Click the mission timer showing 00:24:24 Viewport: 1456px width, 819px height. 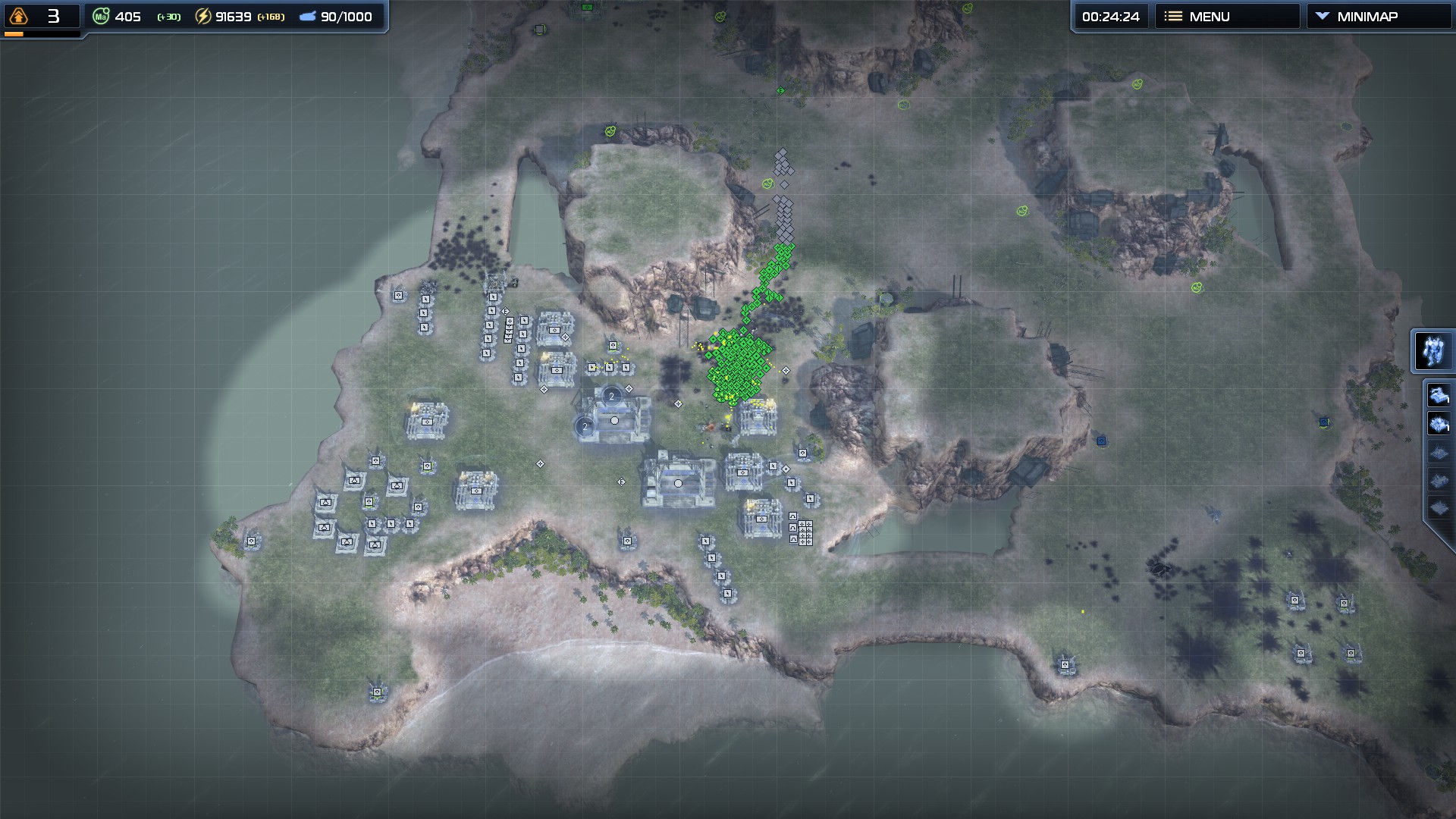pos(1110,15)
